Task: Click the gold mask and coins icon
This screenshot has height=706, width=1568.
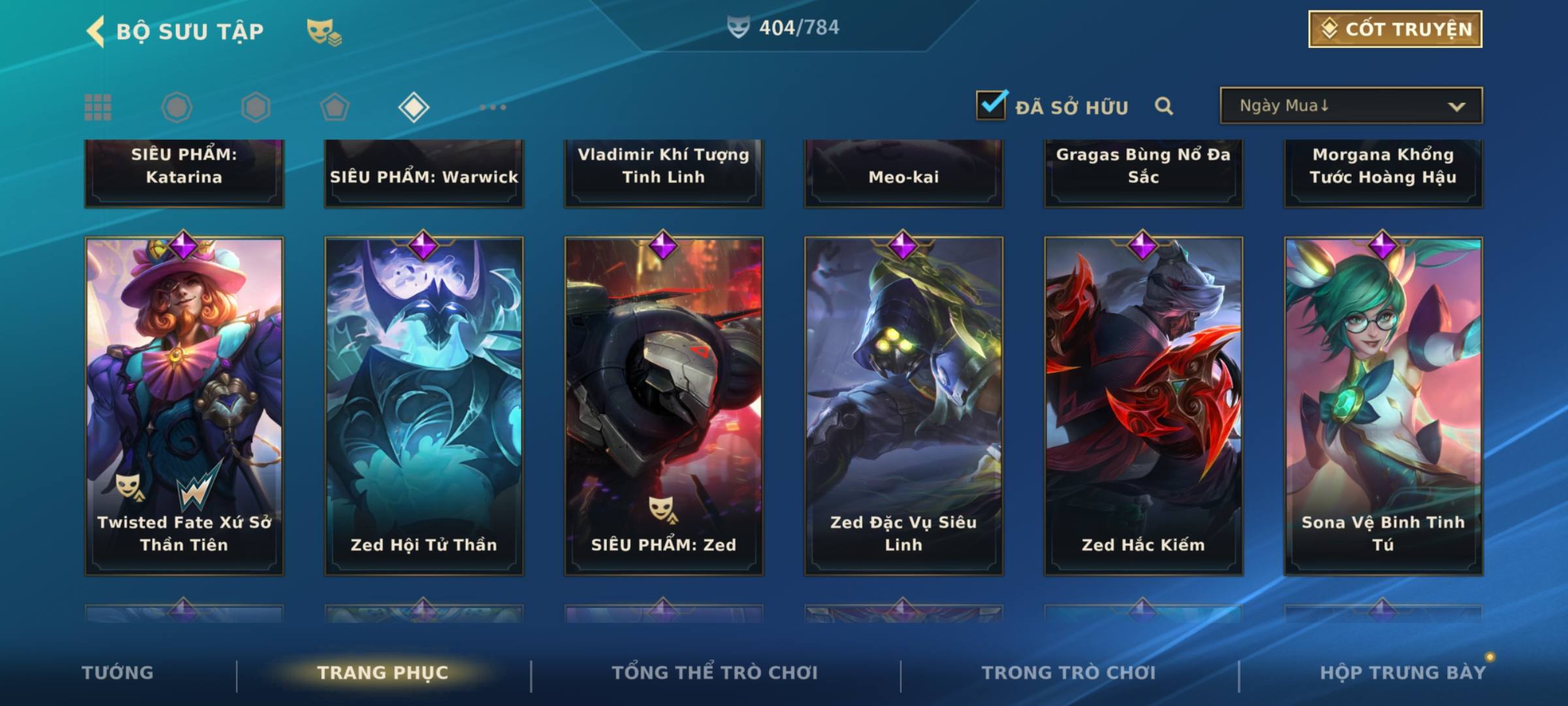Action: (x=324, y=32)
